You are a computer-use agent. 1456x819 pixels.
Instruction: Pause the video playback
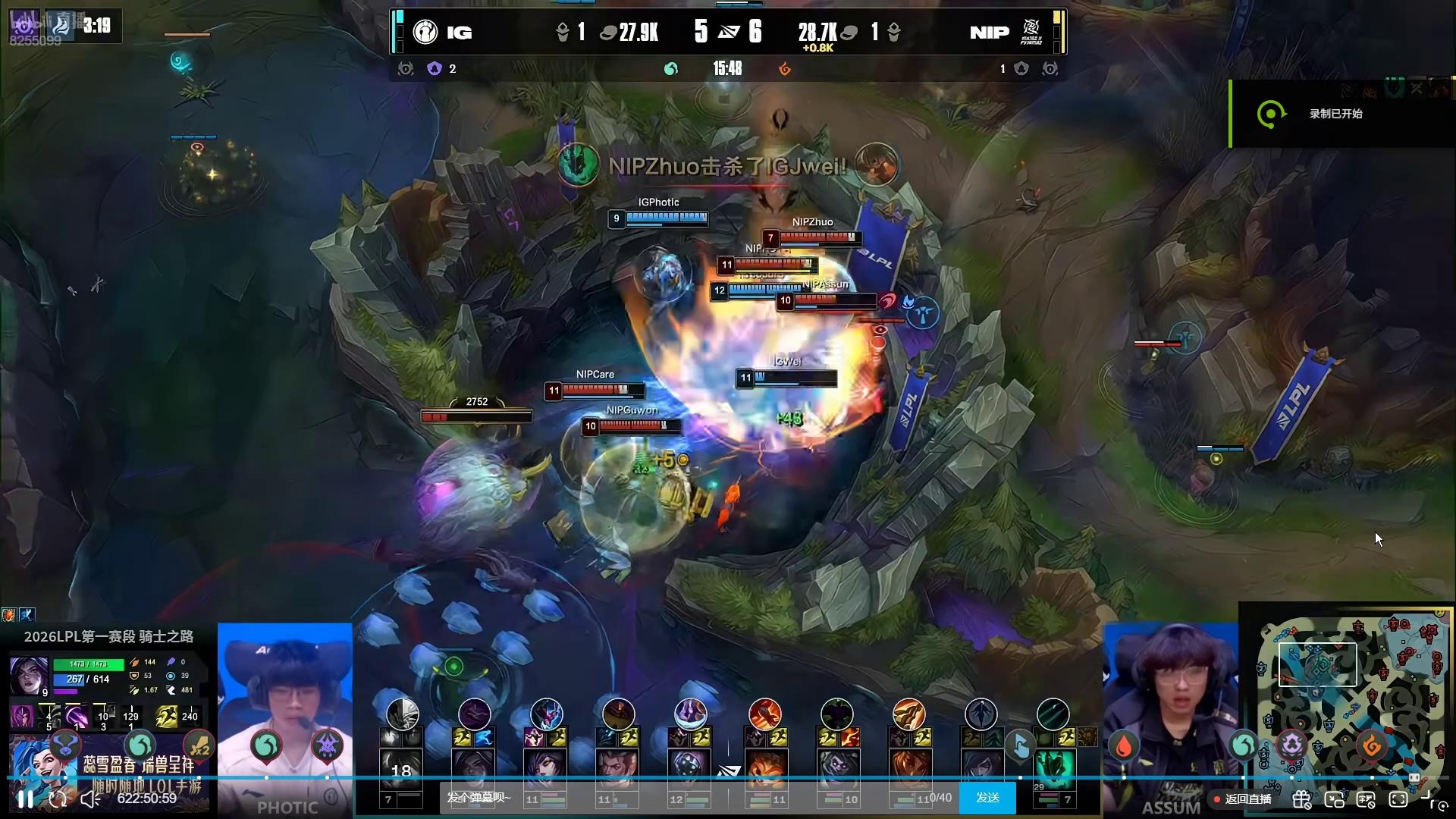(25, 799)
